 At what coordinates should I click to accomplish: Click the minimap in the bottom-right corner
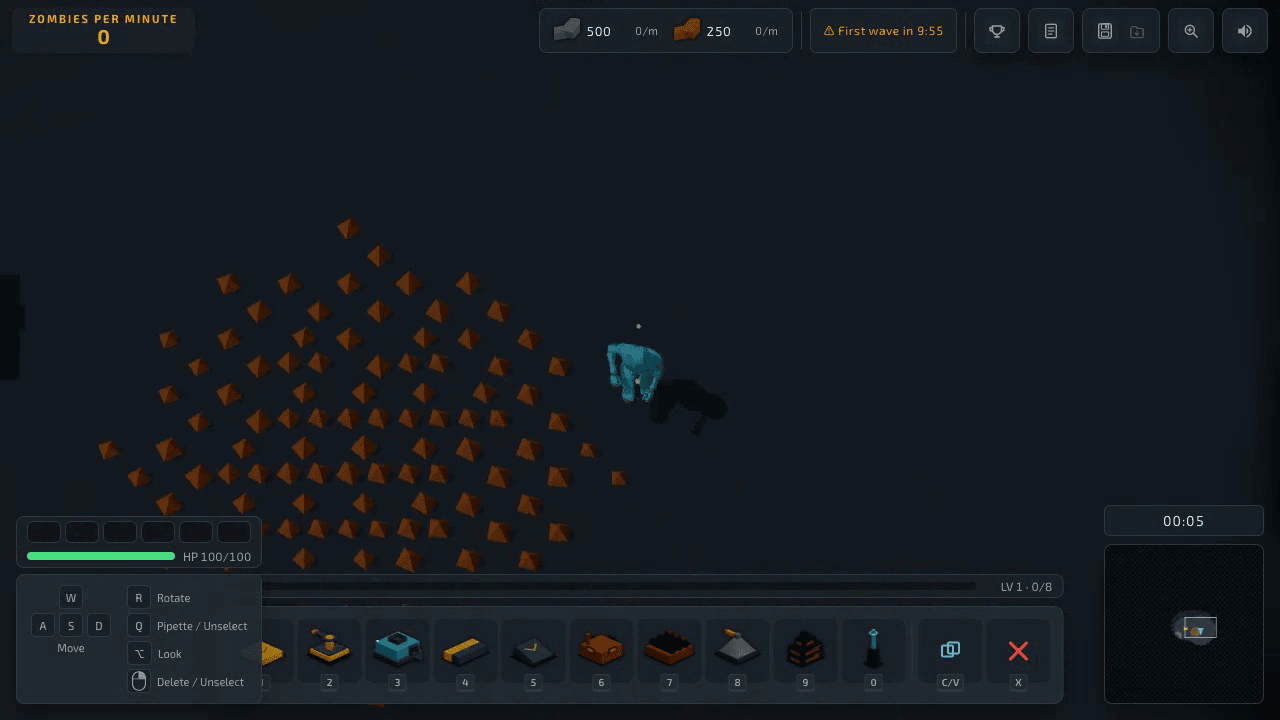(1184, 624)
